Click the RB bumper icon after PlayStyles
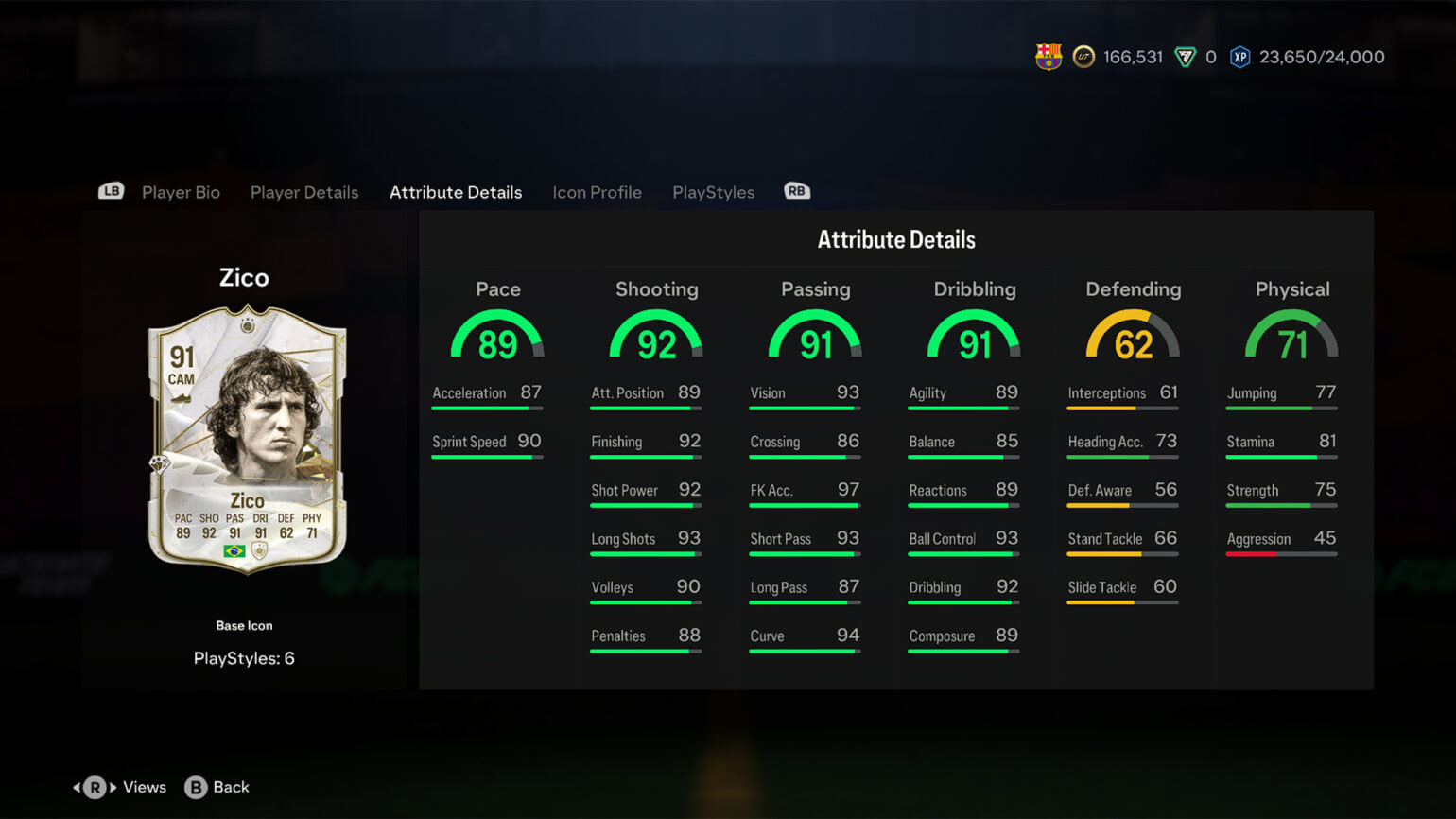 (796, 190)
